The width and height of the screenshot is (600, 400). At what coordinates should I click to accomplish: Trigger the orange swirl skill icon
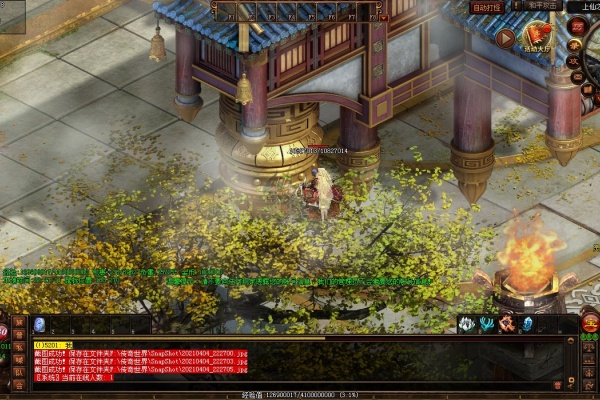pos(507,324)
